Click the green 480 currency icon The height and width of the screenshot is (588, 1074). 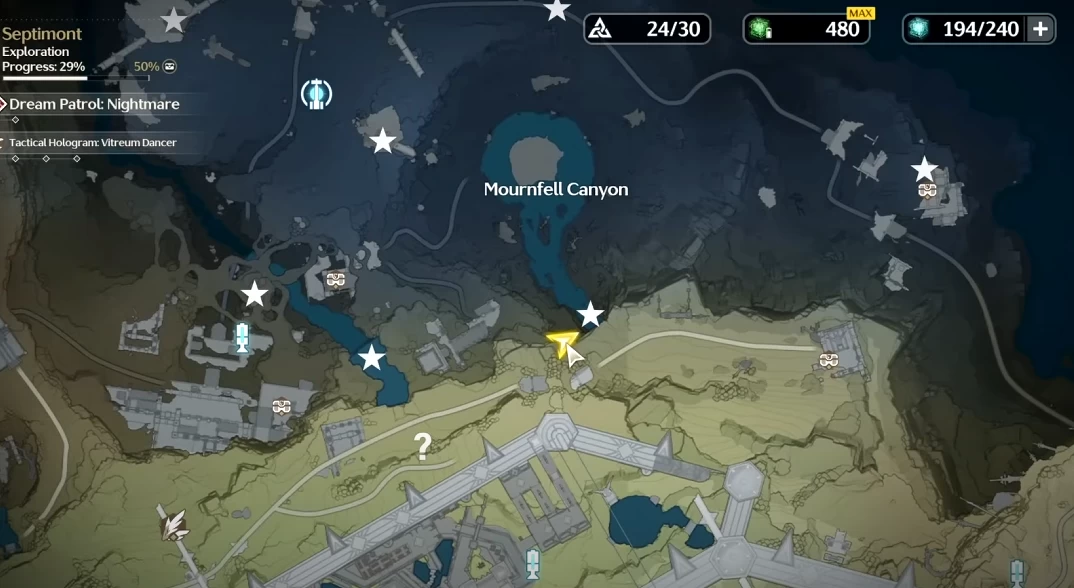(762, 29)
